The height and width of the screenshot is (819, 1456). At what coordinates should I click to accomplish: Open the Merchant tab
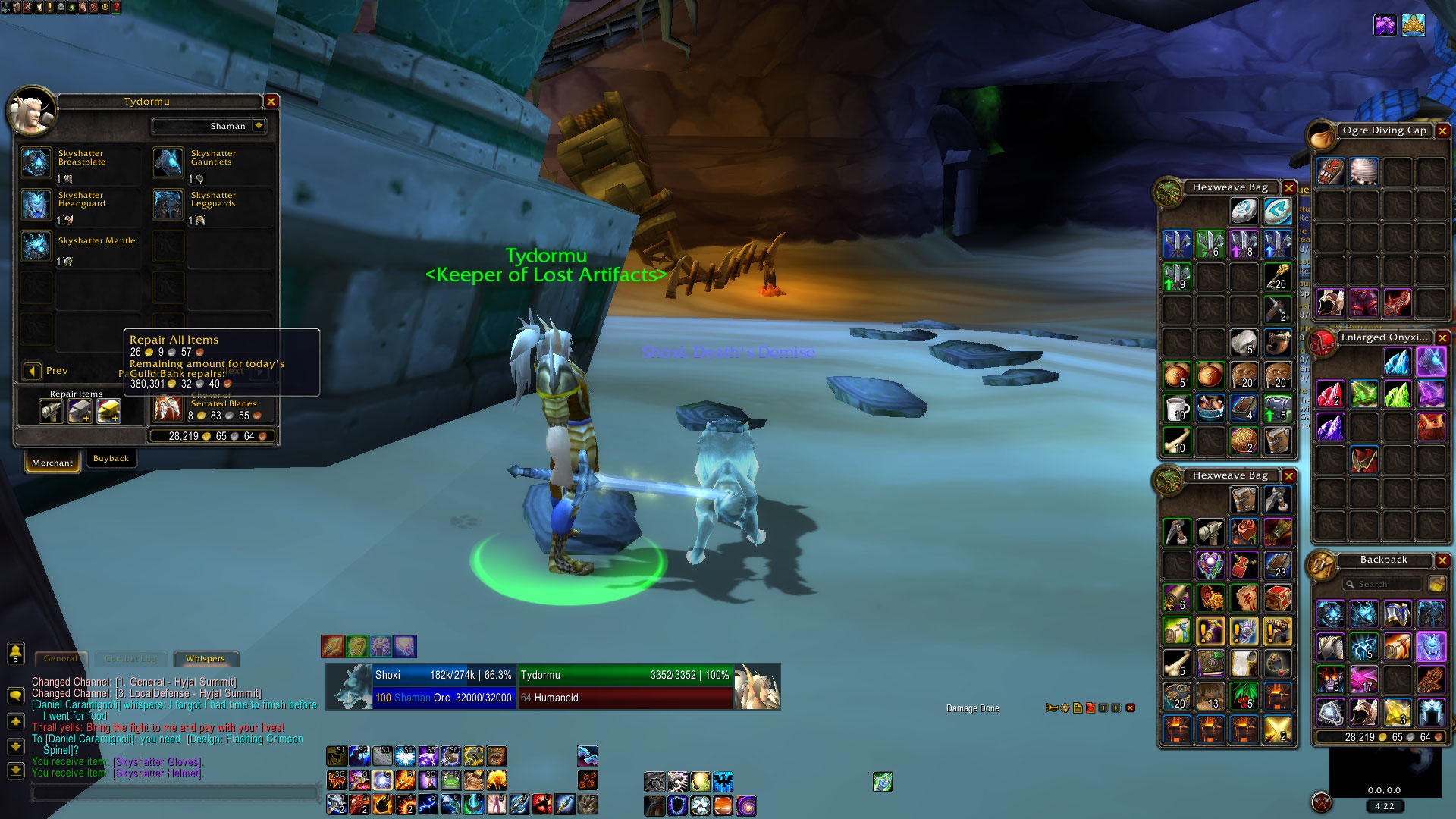[52, 463]
